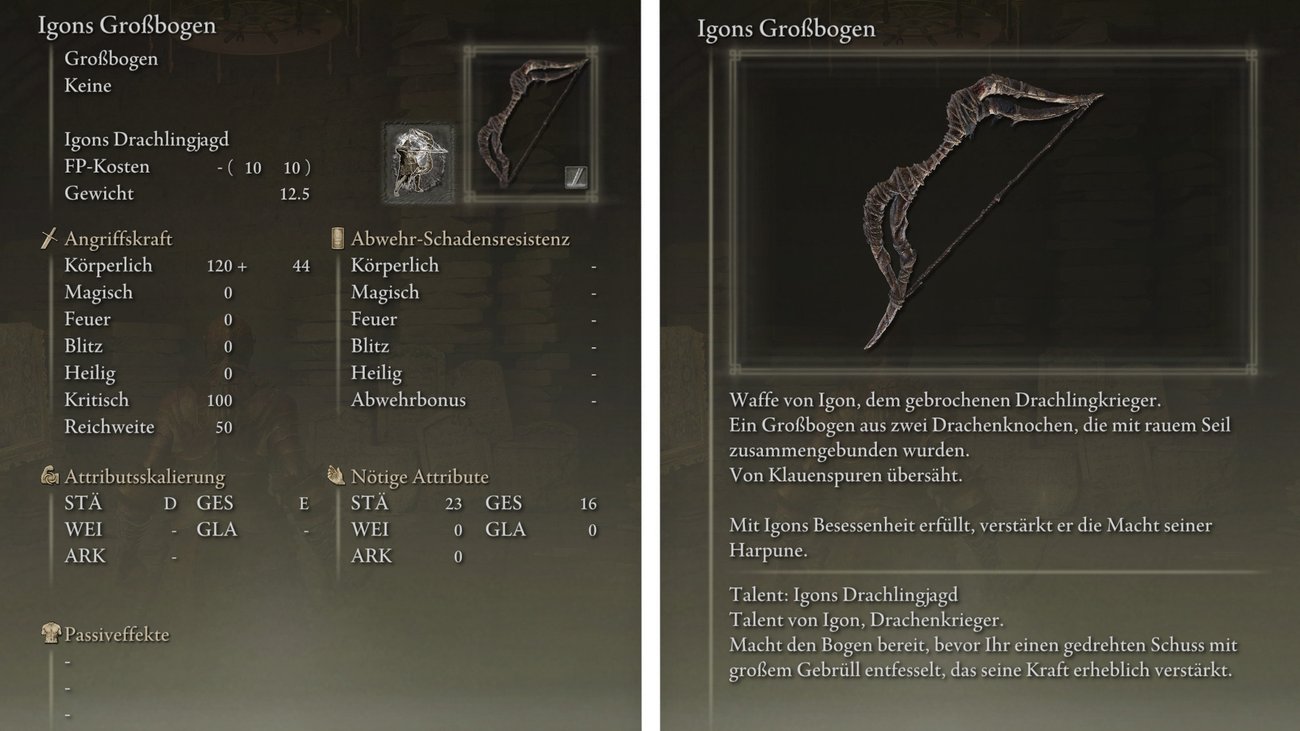Click the Nötige Attribute stone tablet icon
This screenshot has height=731, width=1300.
pos(336,476)
